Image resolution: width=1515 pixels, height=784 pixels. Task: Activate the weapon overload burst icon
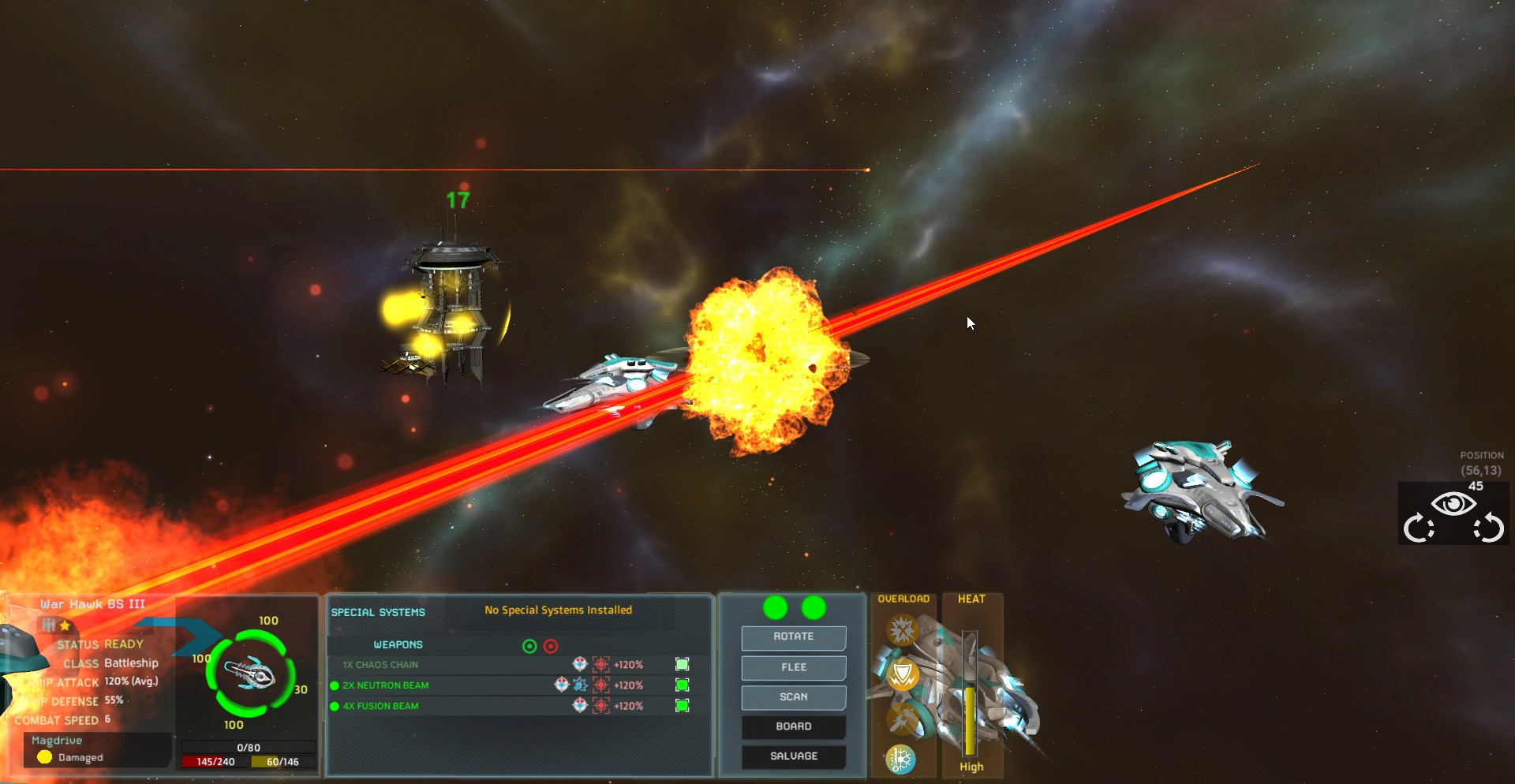pos(902,630)
